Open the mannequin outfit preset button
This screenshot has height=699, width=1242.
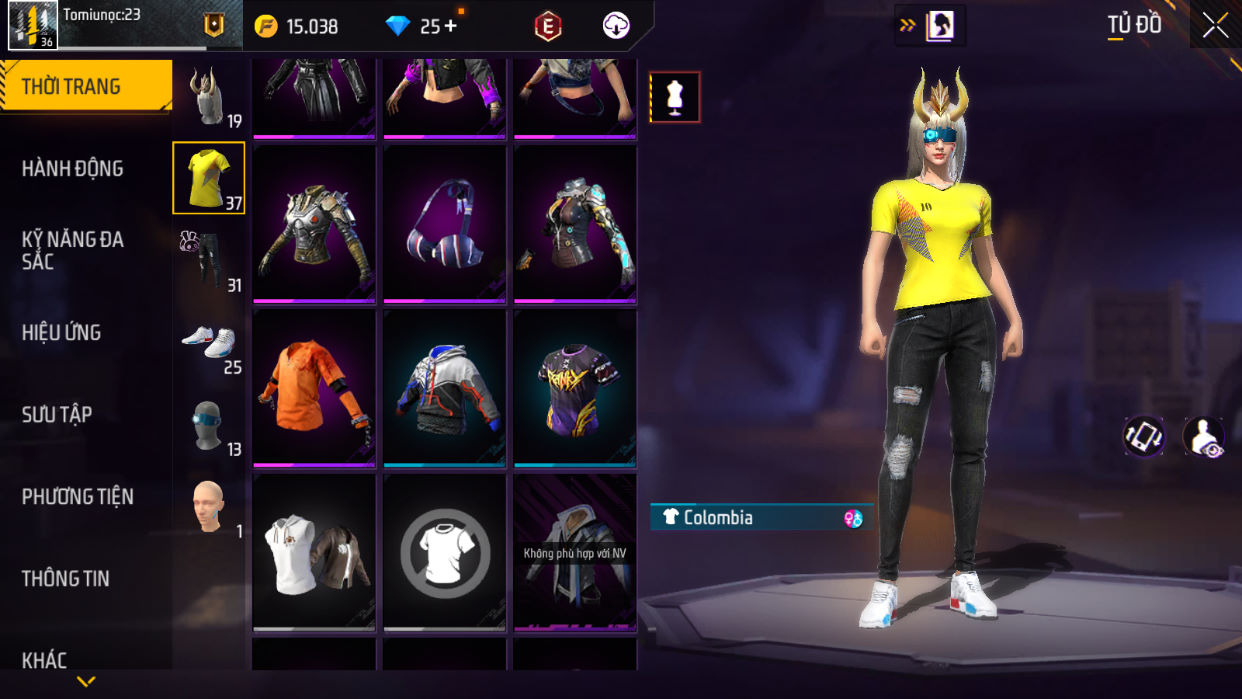coord(675,97)
